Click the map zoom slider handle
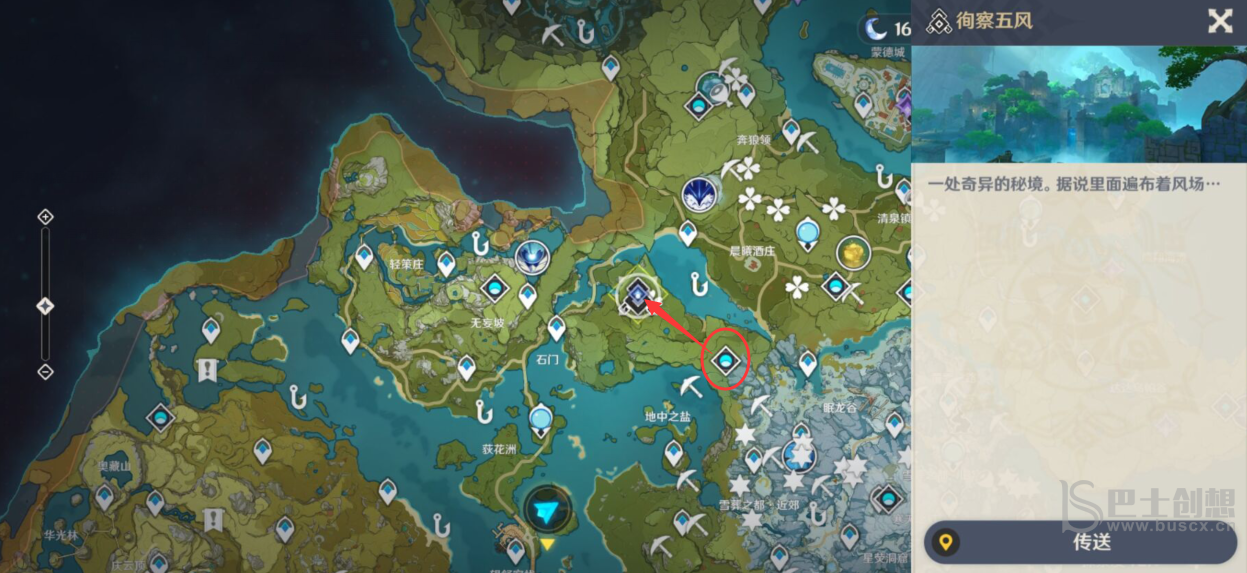The height and width of the screenshot is (573, 1247). click(x=45, y=306)
